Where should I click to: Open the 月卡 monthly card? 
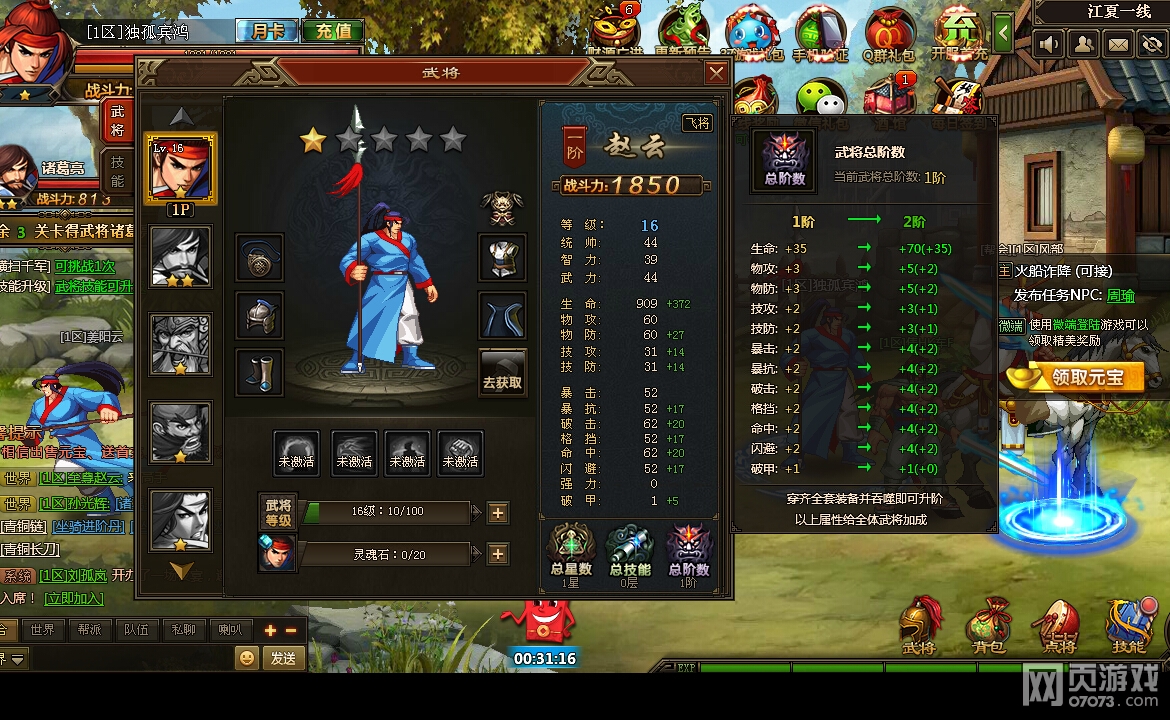point(266,31)
